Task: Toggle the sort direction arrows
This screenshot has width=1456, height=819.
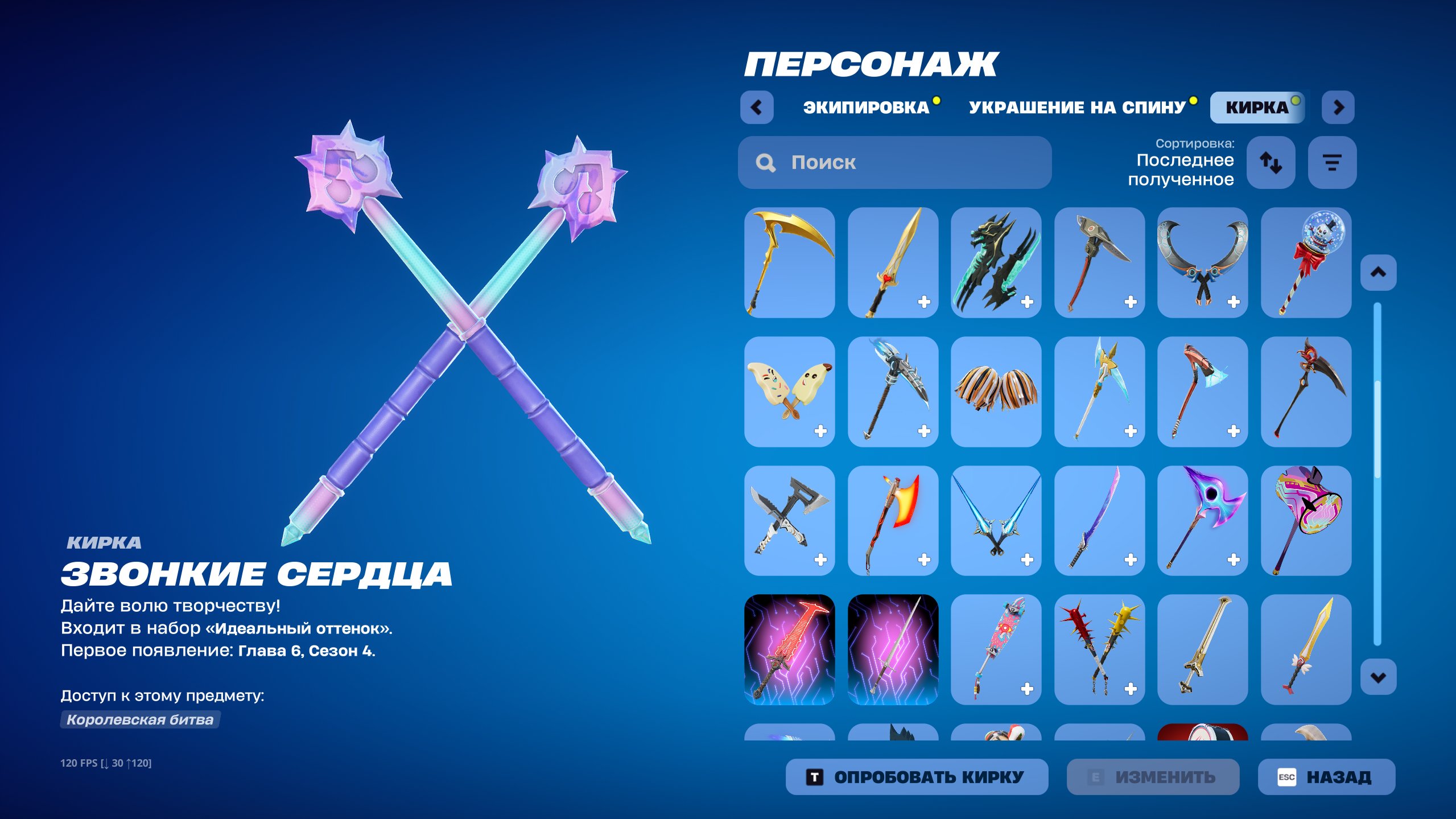Action: 1271,163
